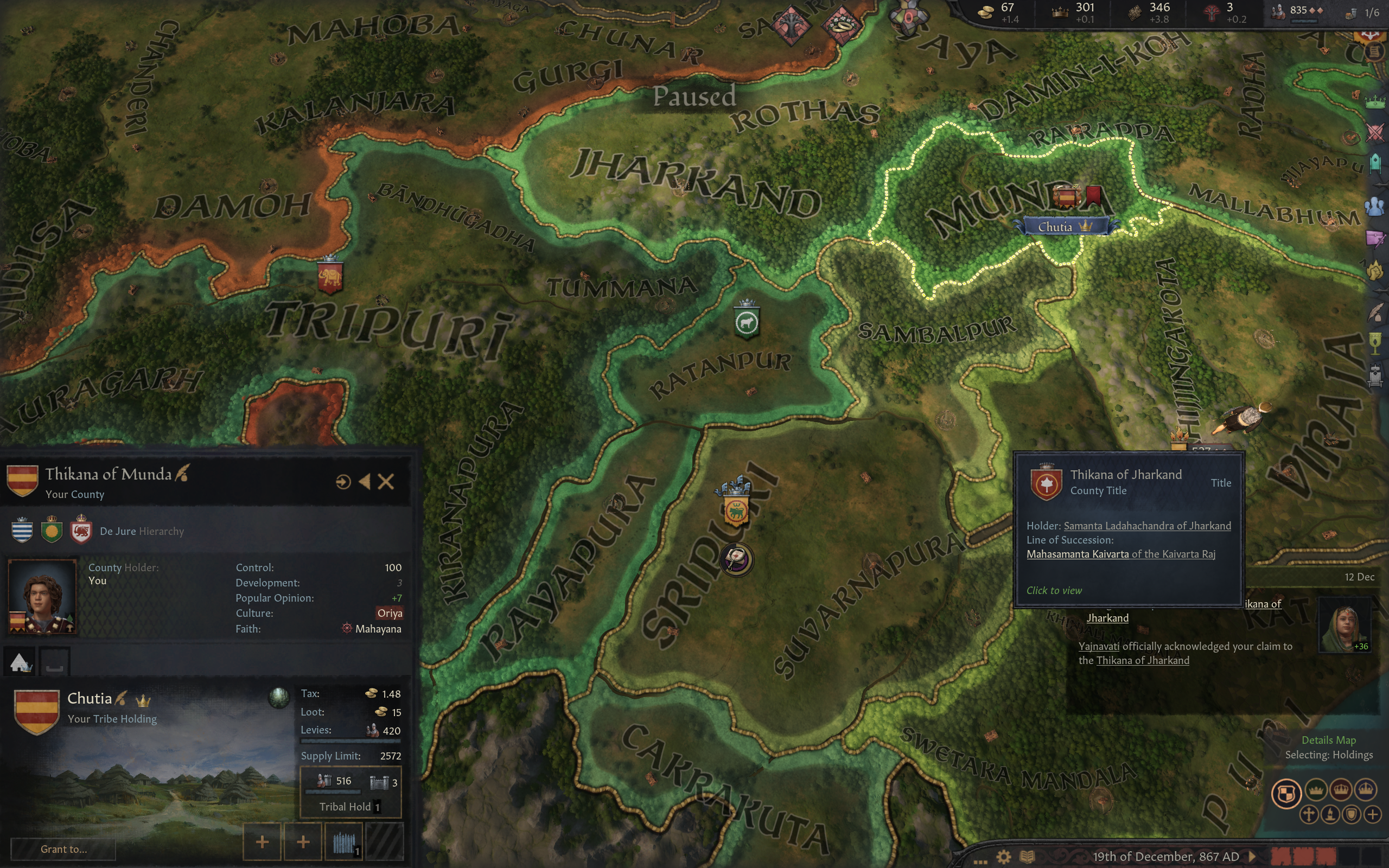Open the Council panel from right sidebar
Viewport: 1389px width, 868px height.
click(x=1375, y=206)
